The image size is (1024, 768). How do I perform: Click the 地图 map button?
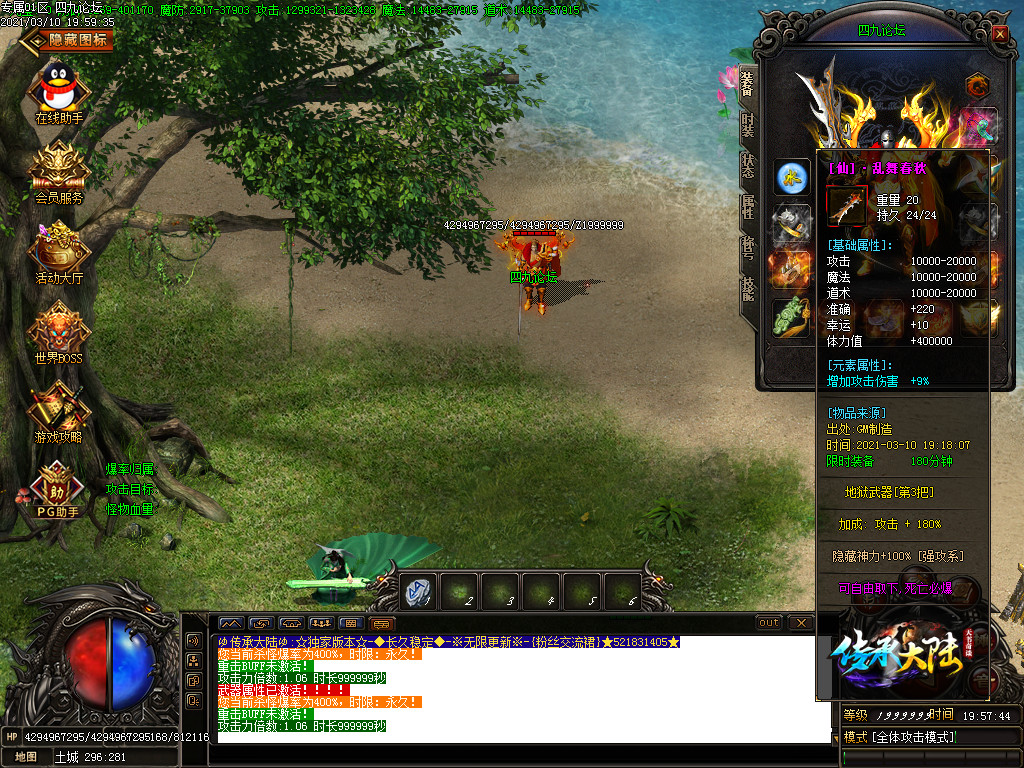click(26, 757)
